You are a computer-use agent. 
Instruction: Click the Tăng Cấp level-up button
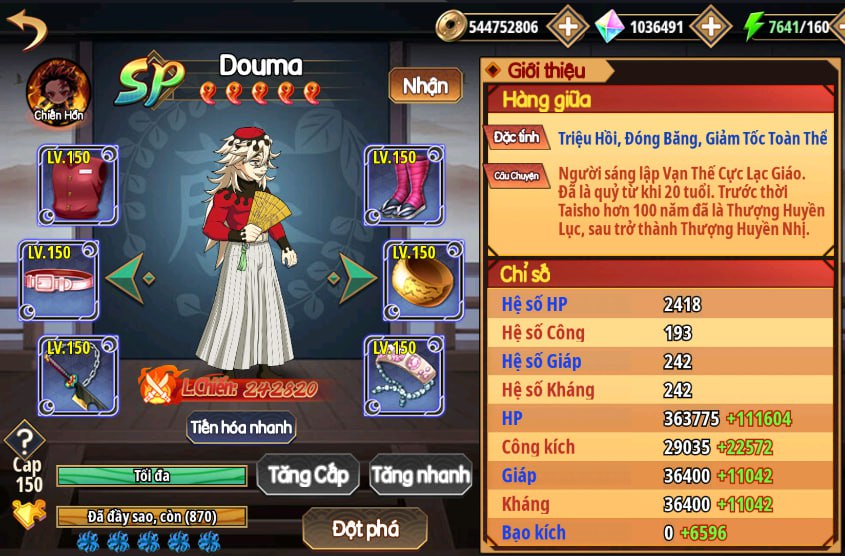click(307, 475)
